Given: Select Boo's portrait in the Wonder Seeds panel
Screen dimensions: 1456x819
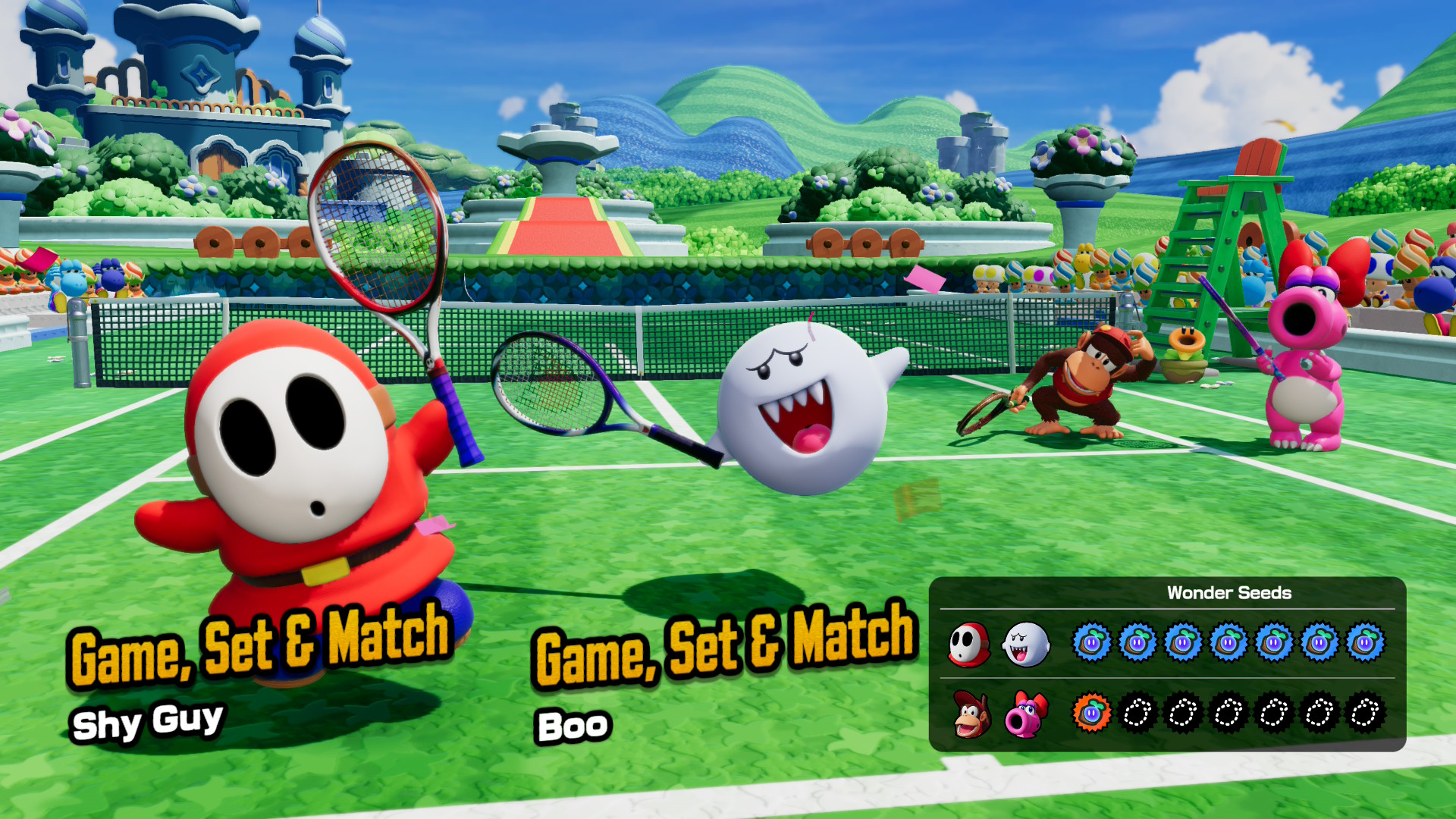Looking at the screenshot, I should (x=1025, y=645).
